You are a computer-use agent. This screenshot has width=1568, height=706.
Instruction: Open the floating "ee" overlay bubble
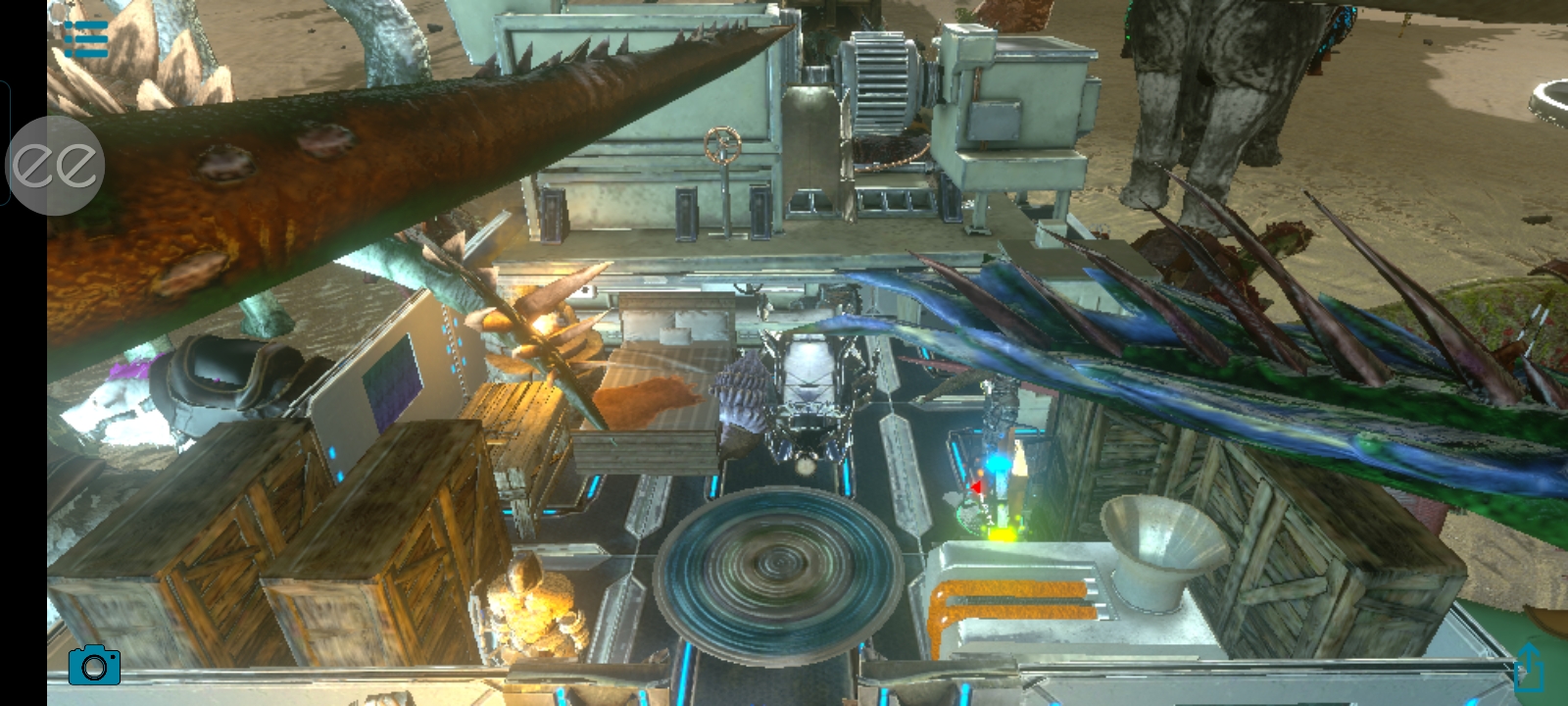(x=55, y=166)
